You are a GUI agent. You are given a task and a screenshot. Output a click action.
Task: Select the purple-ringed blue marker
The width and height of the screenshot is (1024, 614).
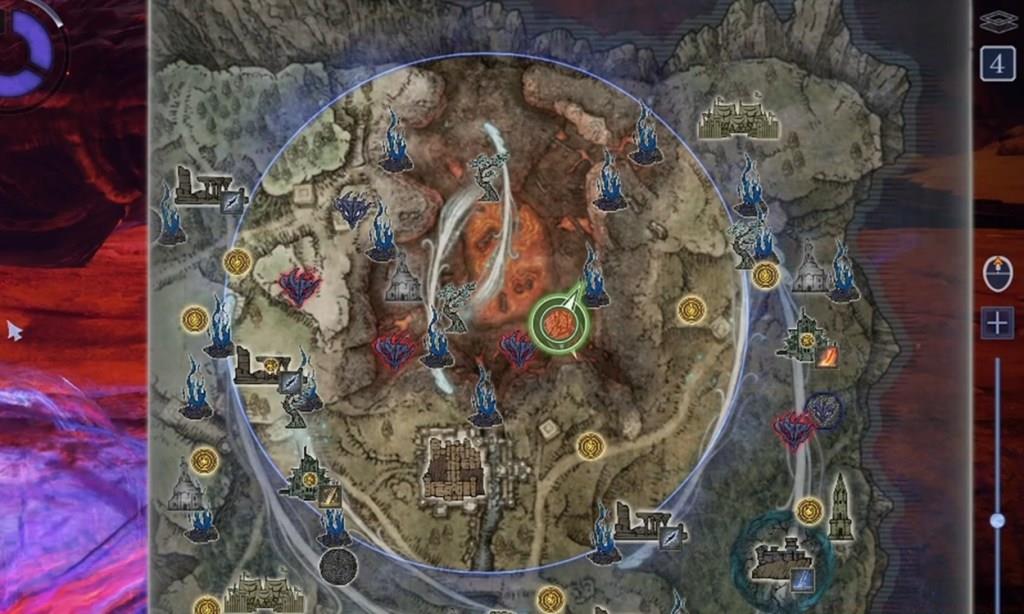824,409
